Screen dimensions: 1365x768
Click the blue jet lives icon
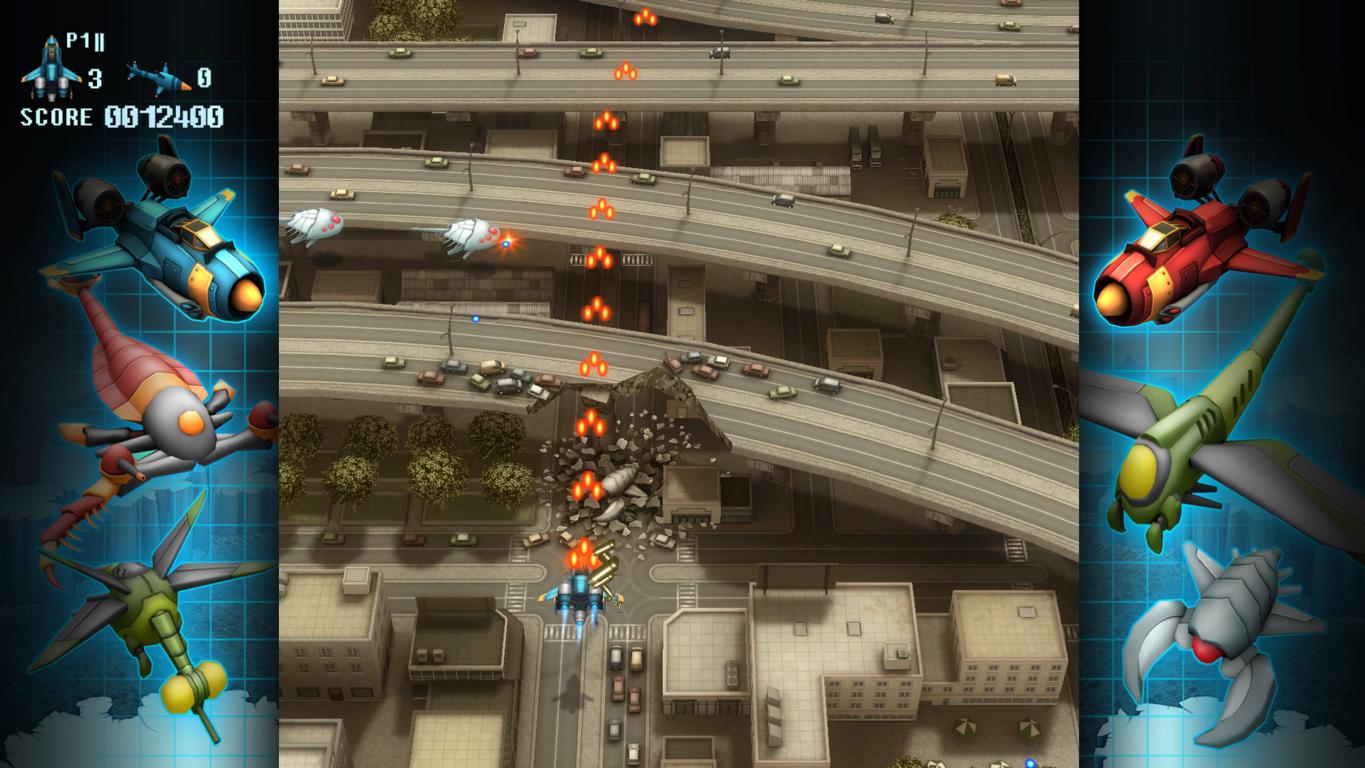click(49, 66)
